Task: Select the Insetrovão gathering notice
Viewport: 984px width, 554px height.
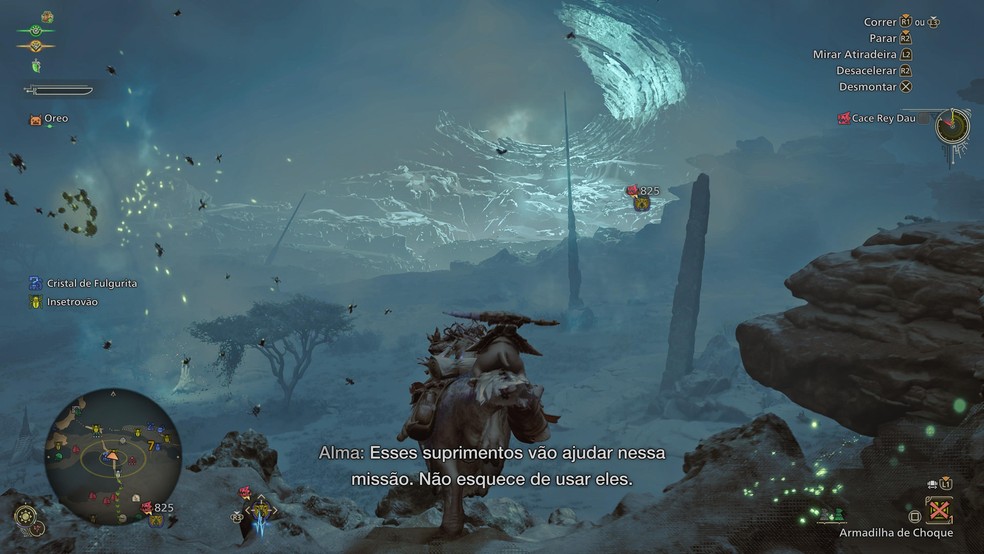Action: click(x=64, y=301)
